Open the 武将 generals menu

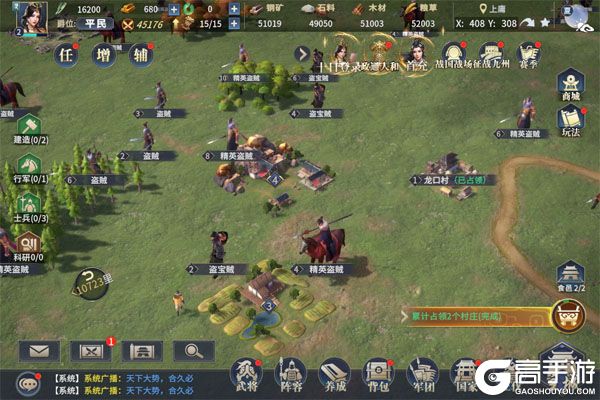pos(248,374)
